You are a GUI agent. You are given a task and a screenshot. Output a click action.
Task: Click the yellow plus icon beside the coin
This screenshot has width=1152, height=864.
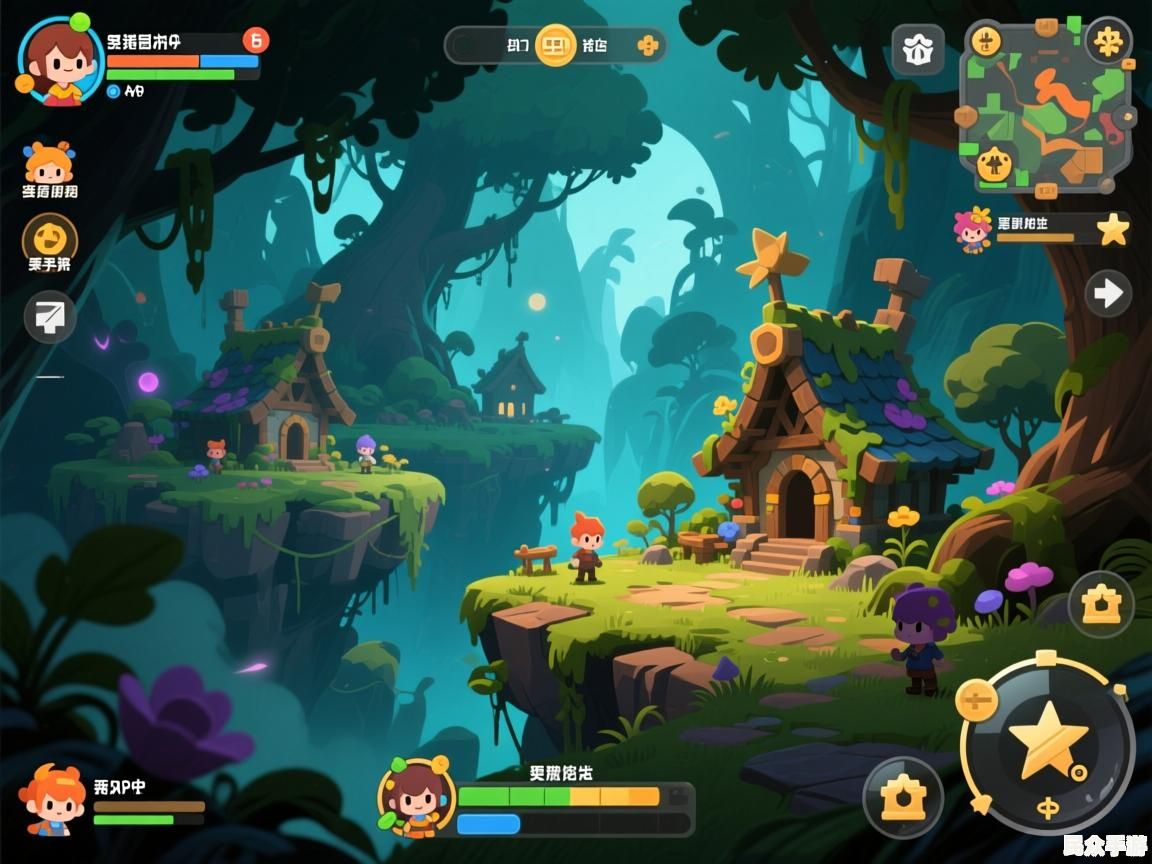pyautogui.click(x=649, y=45)
